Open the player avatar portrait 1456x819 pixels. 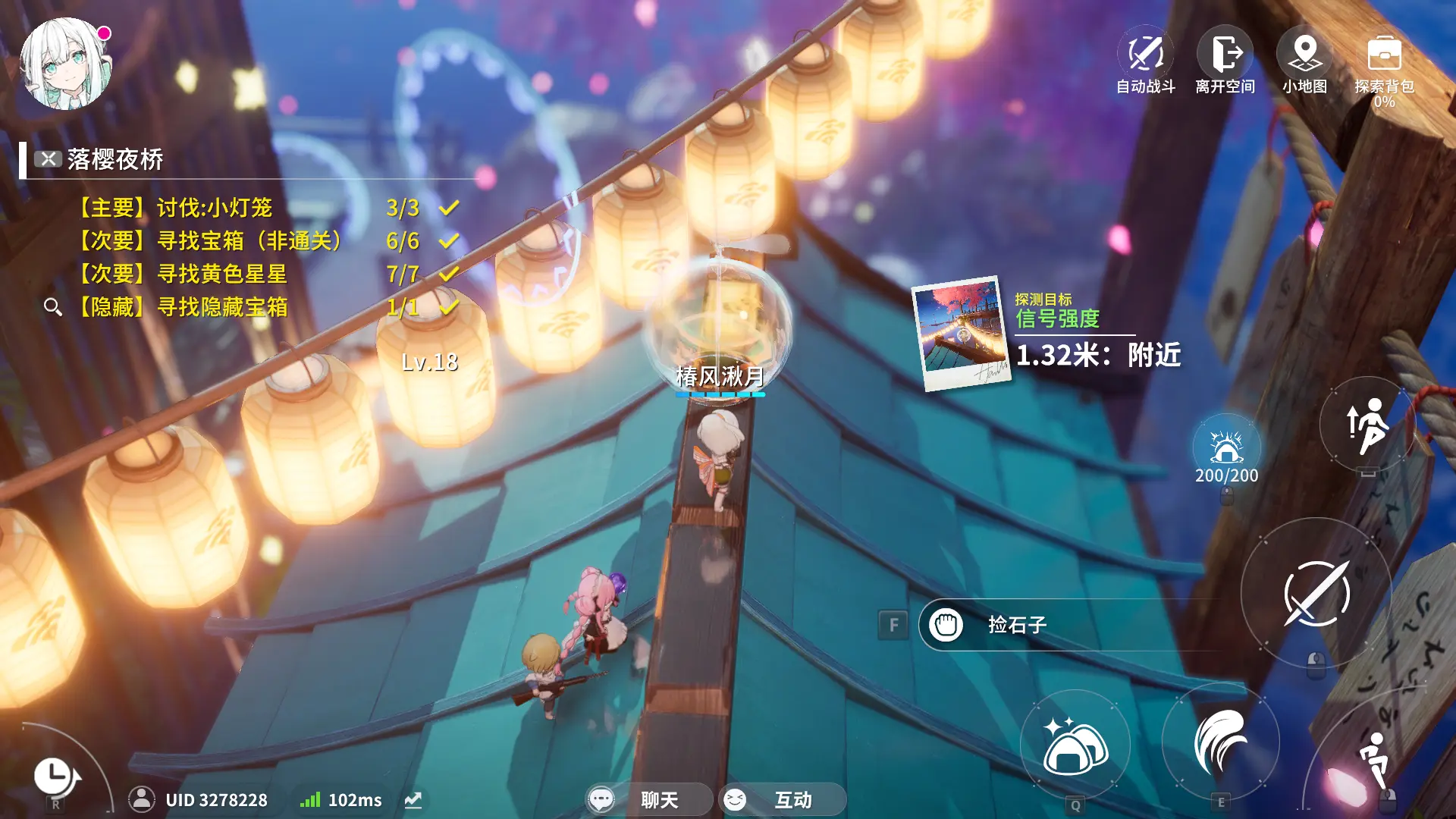click(x=65, y=64)
